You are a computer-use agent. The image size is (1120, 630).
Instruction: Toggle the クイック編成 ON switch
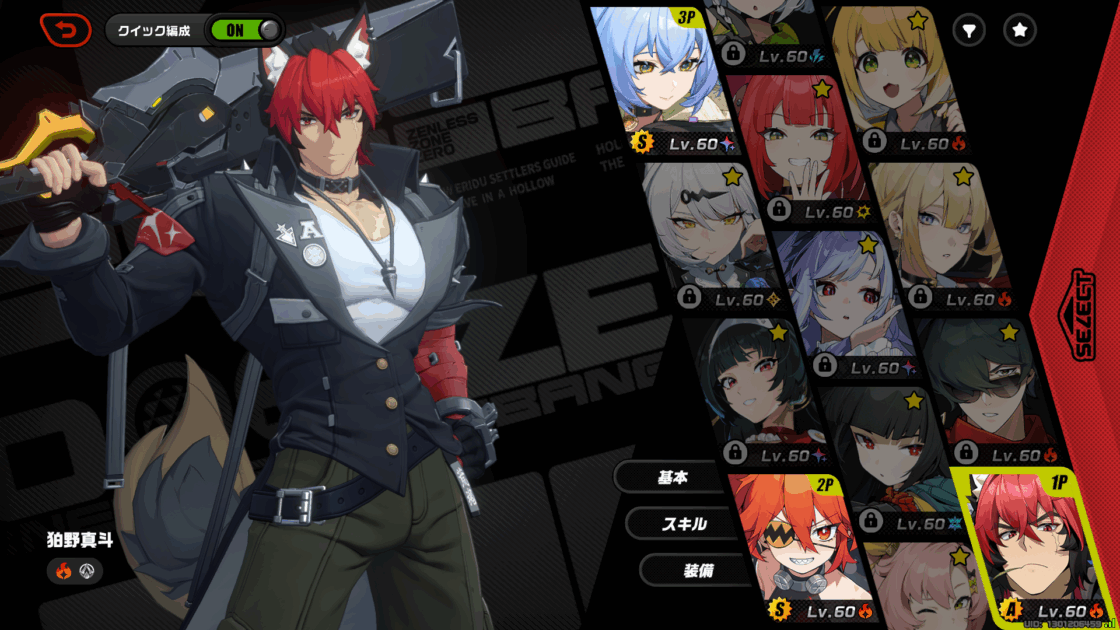[244, 30]
